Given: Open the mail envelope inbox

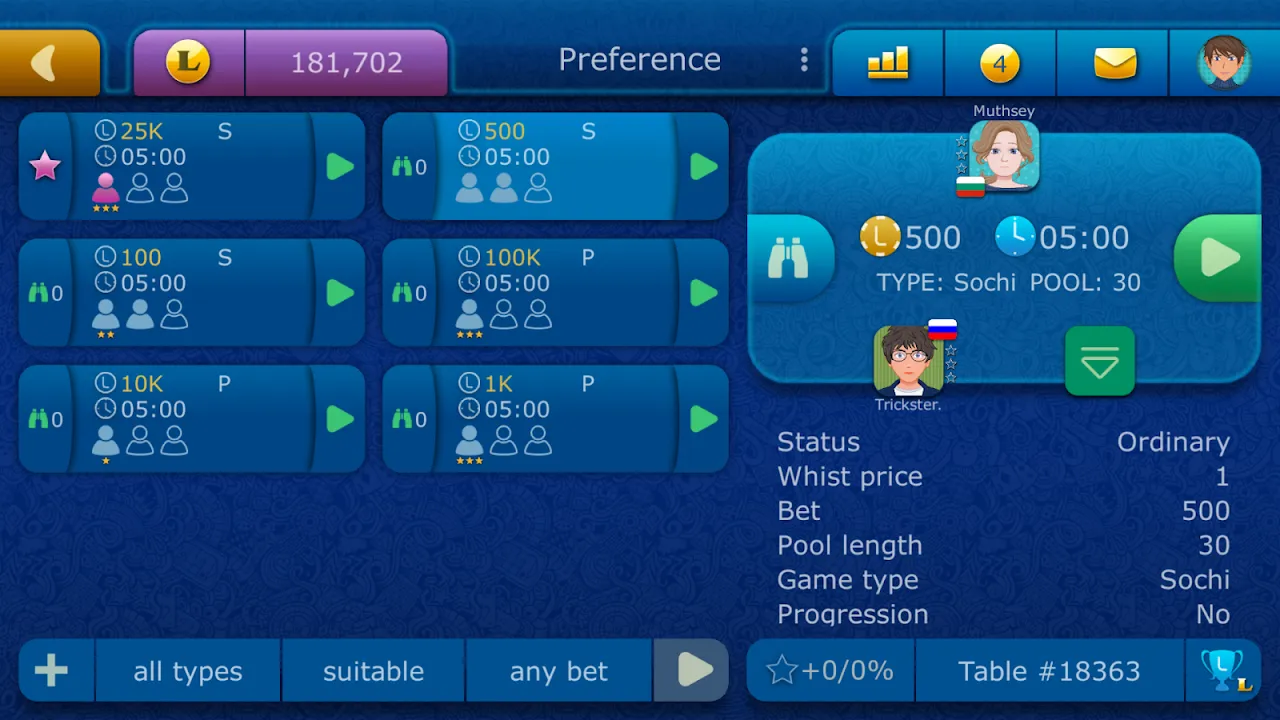Looking at the screenshot, I should click(1111, 62).
